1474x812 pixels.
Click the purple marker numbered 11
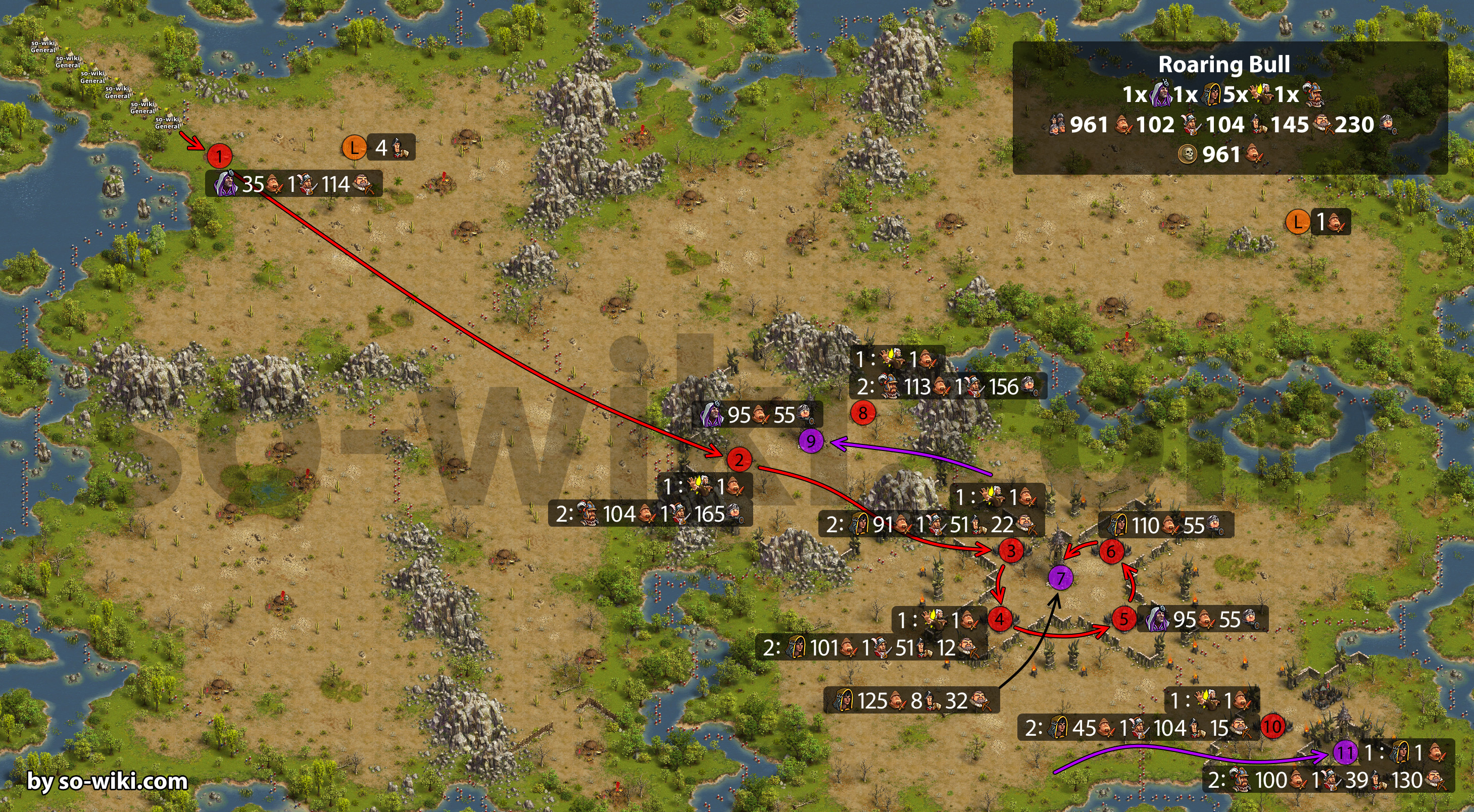tap(1345, 752)
